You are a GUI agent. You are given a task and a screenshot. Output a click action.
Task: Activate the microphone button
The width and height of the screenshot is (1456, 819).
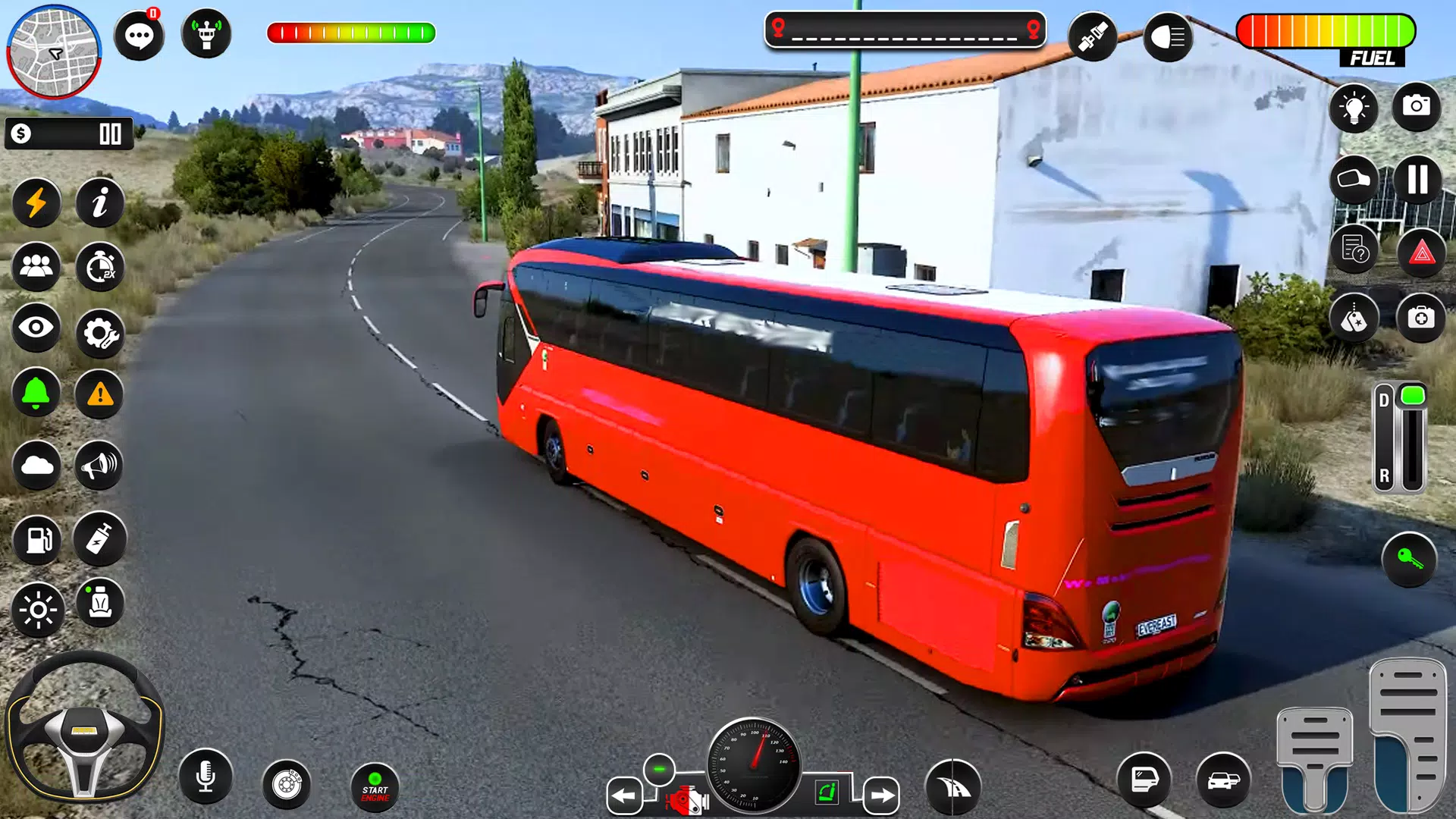(206, 777)
